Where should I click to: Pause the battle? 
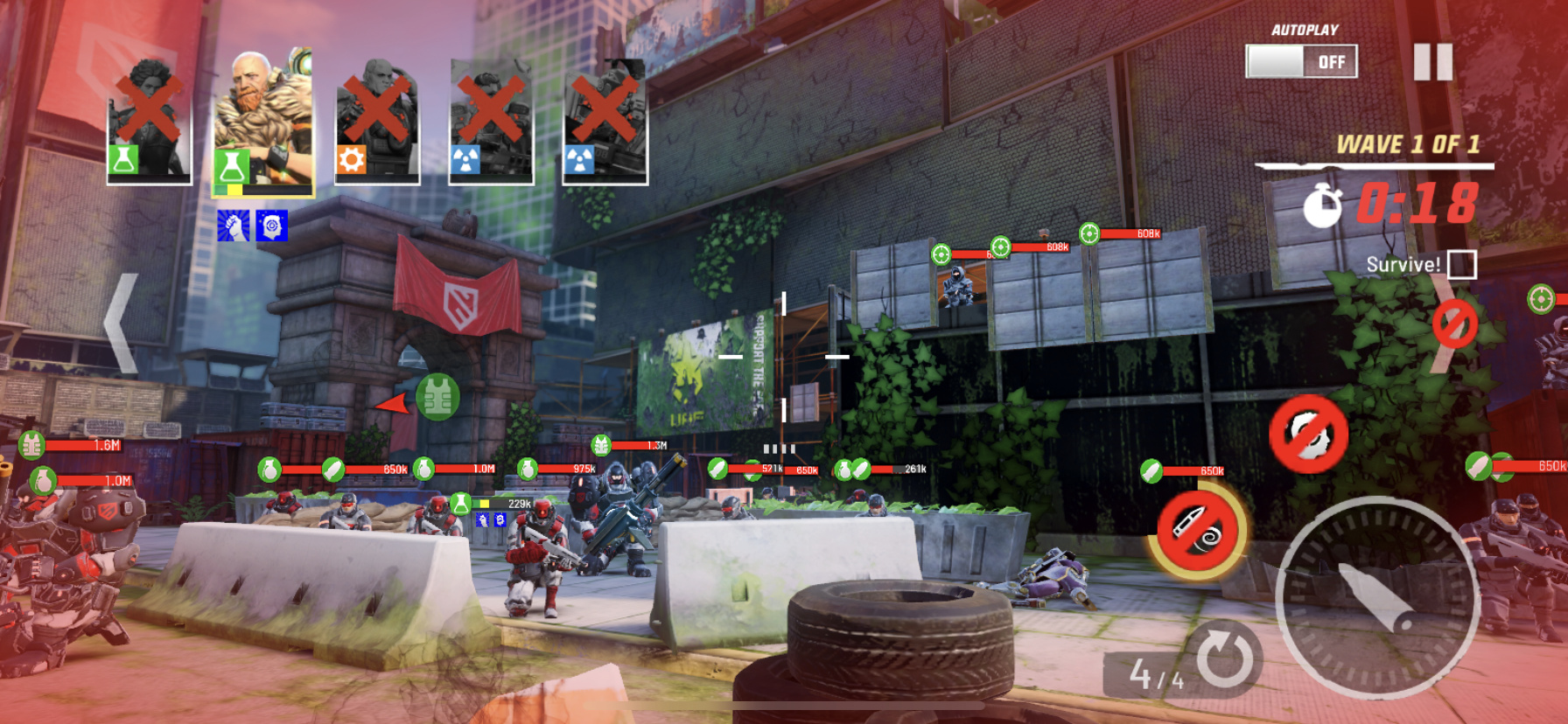click(1433, 62)
